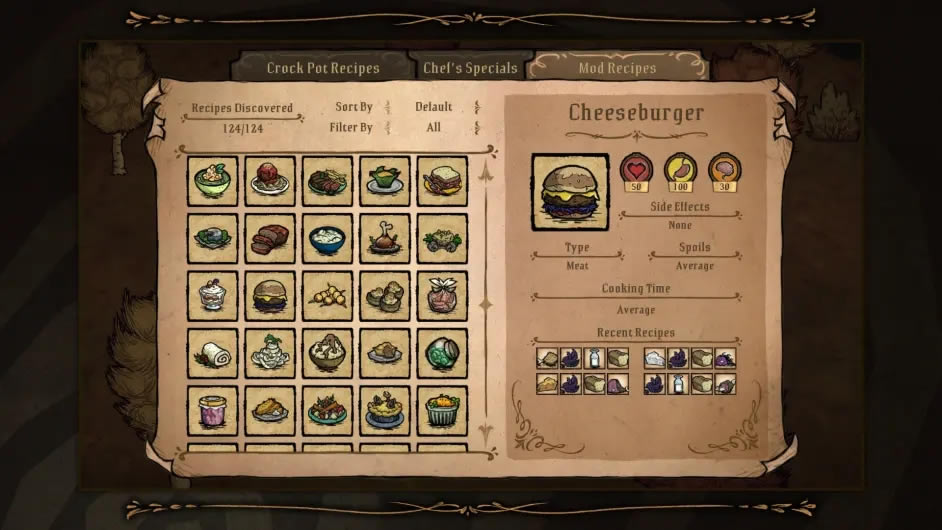Select the sandwich recipe tile
942x530 pixels.
pos(442,181)
